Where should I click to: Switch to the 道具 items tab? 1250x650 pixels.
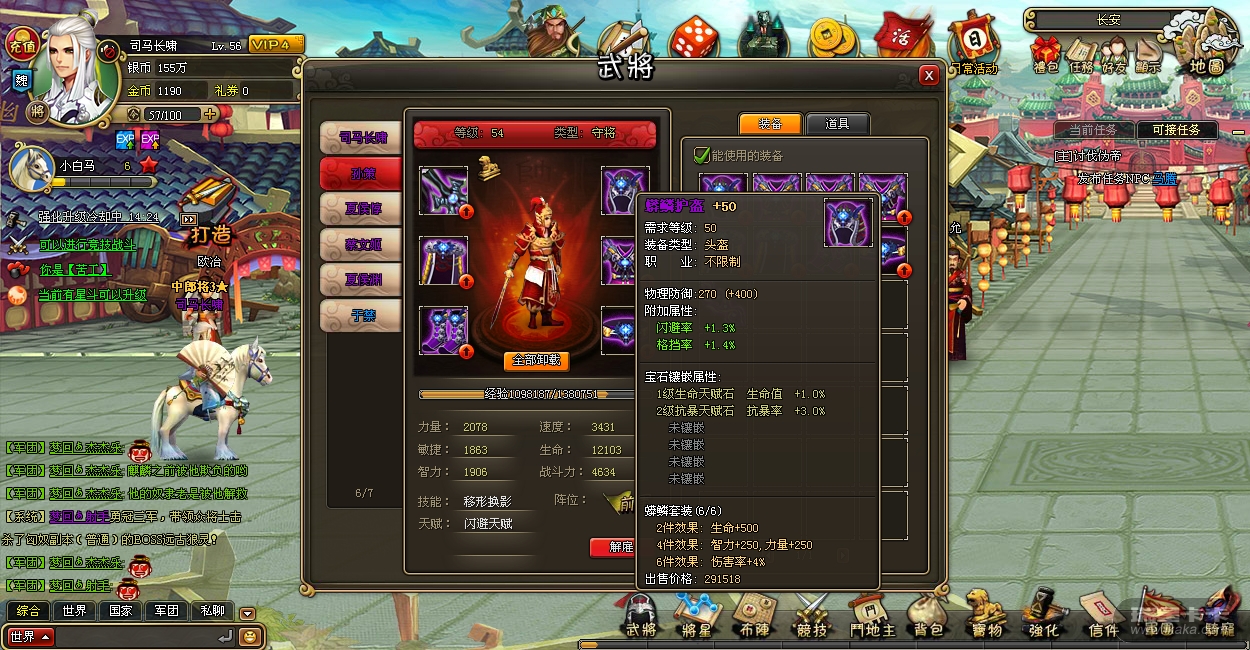tap(837, 124)
